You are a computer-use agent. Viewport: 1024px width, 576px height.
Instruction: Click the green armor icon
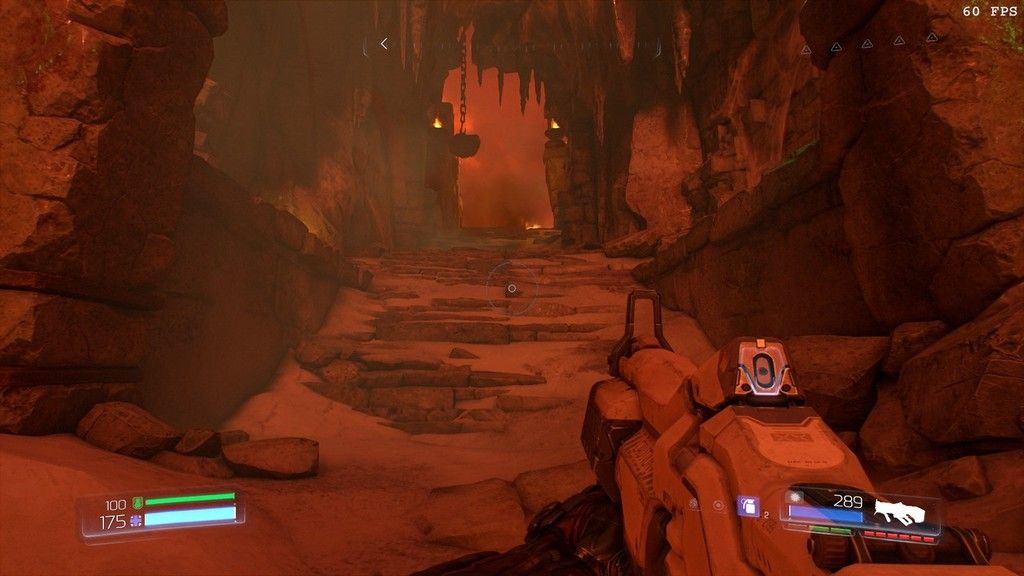tap(137, 504)
